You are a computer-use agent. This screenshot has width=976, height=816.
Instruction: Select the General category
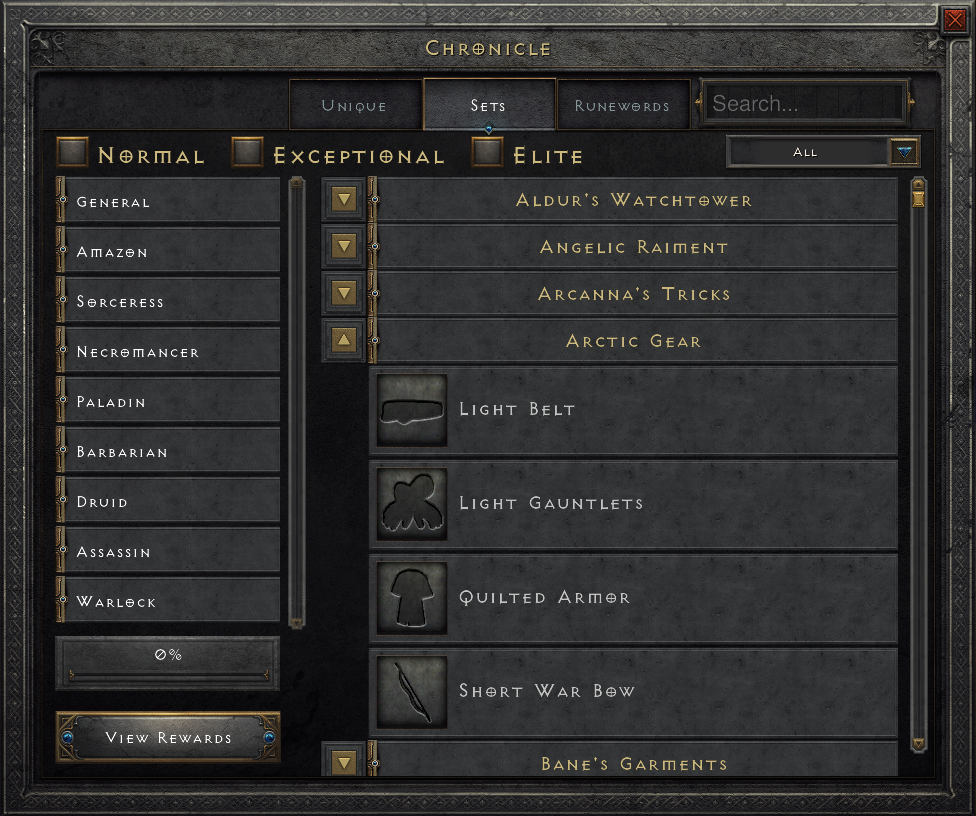pos(168,201)
